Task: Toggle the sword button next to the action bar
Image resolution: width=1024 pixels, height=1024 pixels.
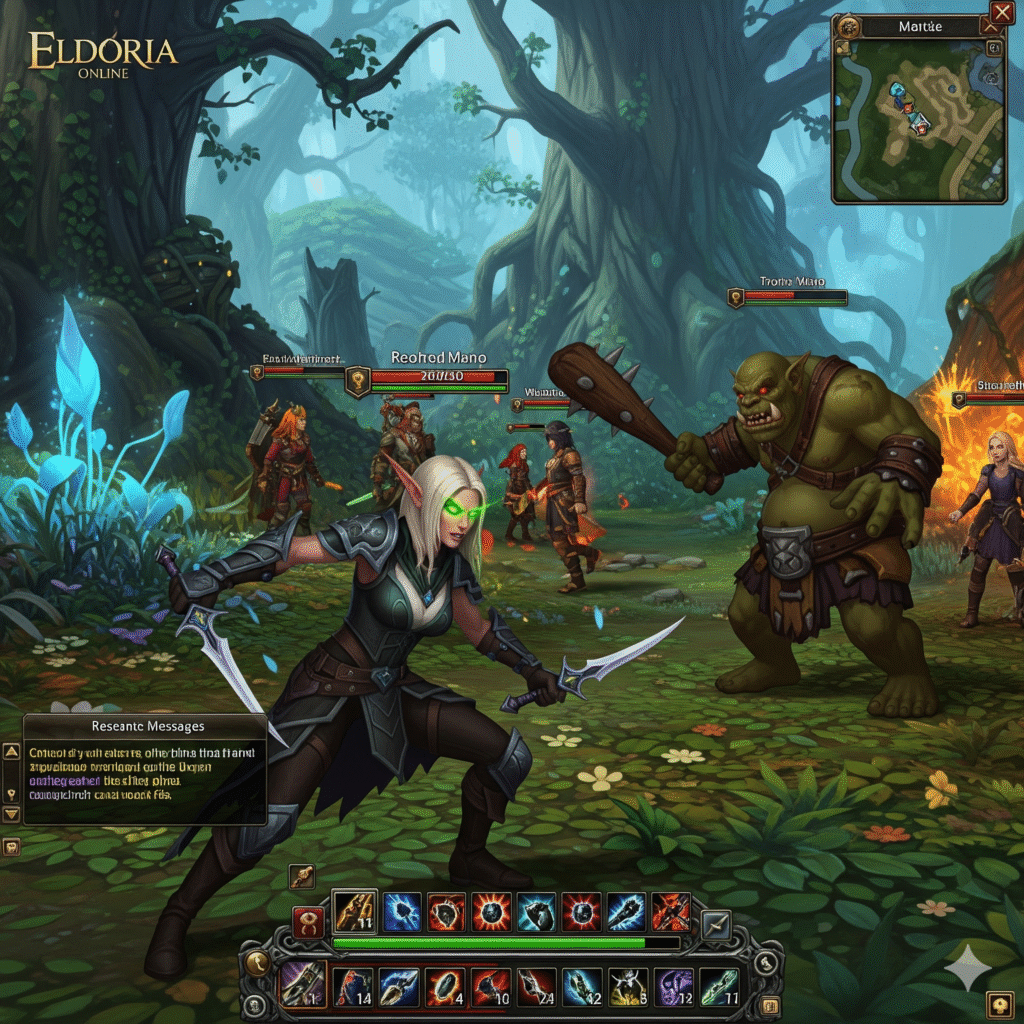Action: [x=716, y=924]
